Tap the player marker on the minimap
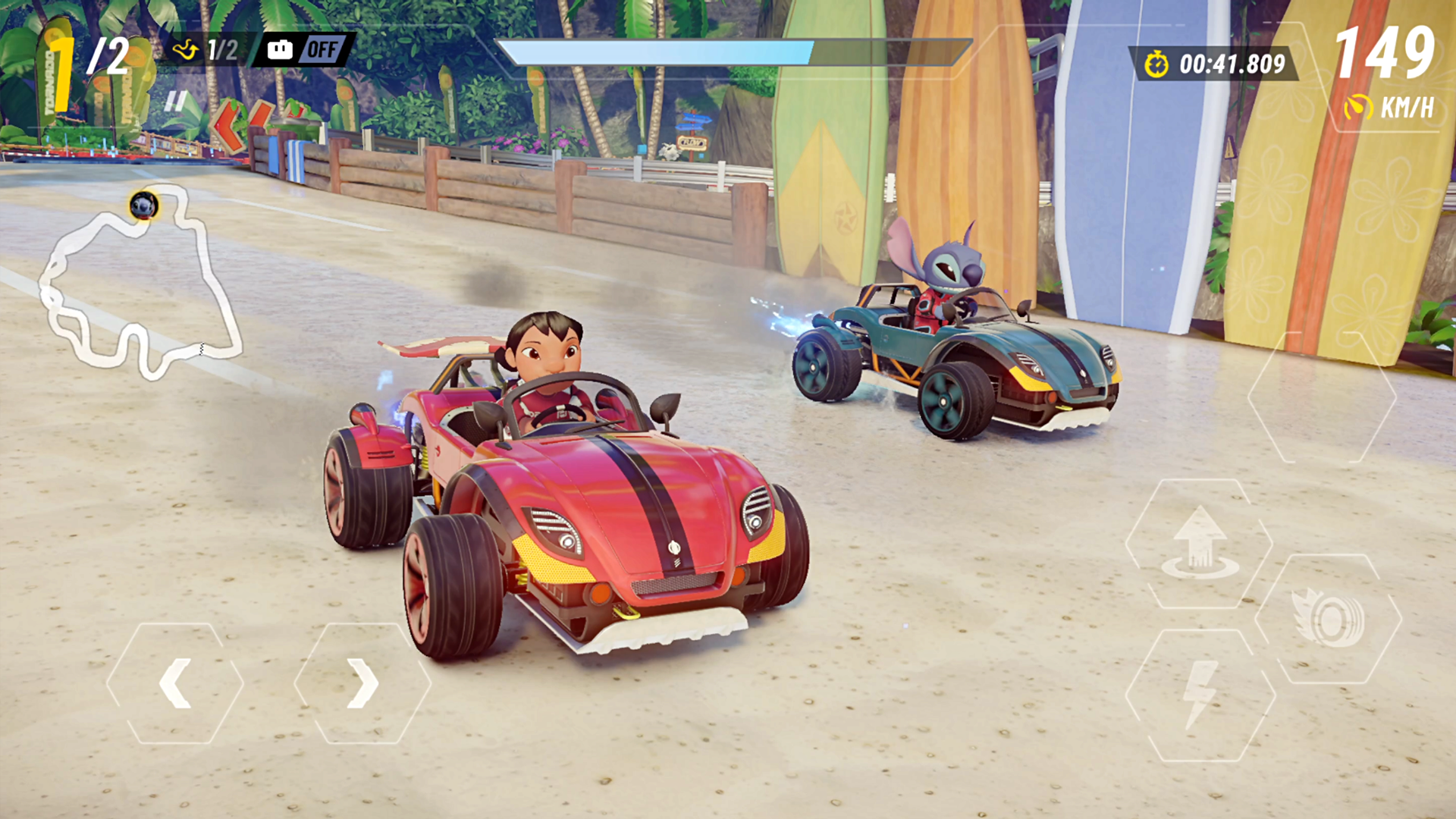 (x=144, y=206)
